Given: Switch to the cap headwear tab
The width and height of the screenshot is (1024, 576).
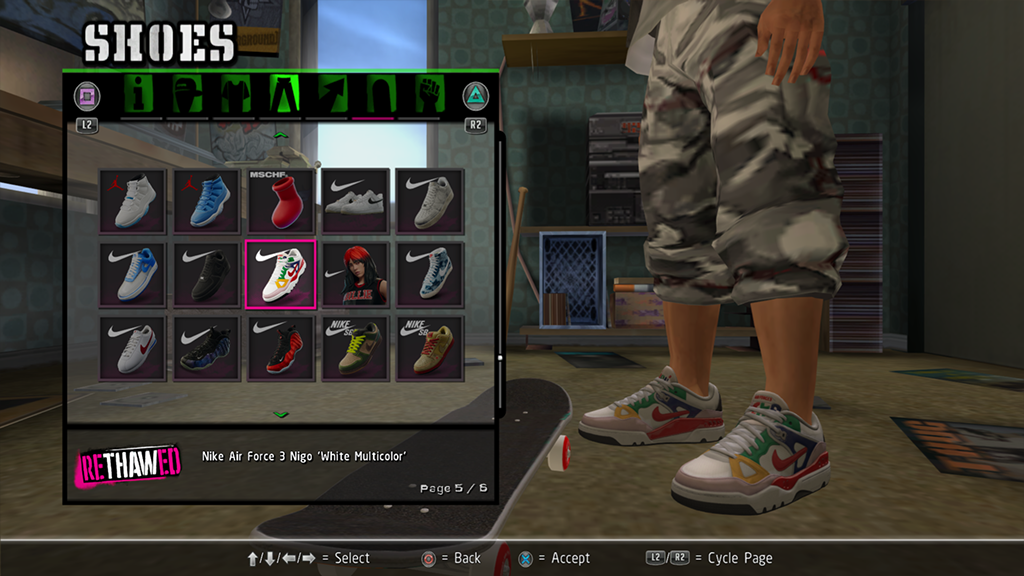Looking at the screenshot, I should tap(188, 96).
